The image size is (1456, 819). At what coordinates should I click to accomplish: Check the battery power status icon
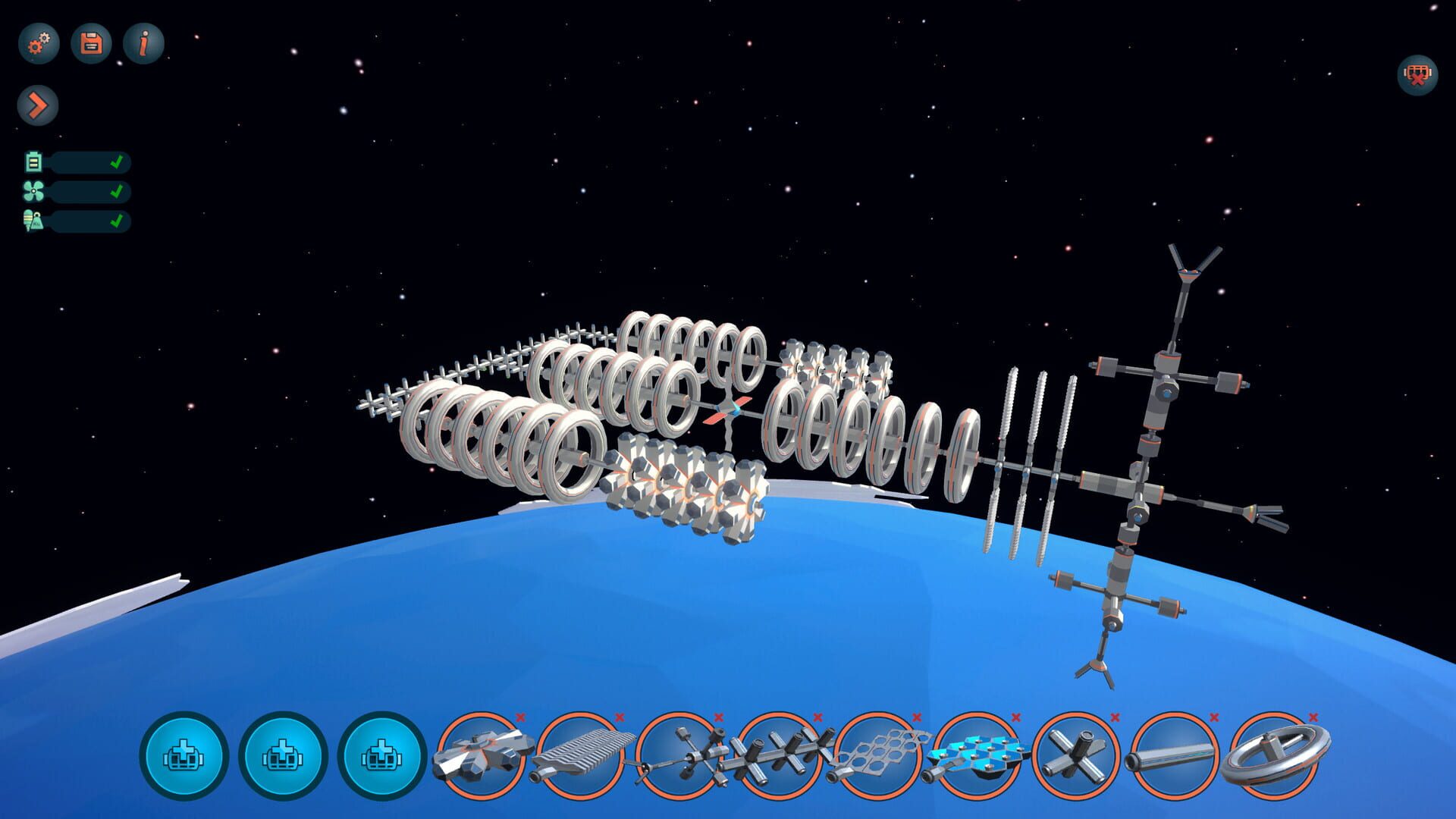tap(32, 162)
